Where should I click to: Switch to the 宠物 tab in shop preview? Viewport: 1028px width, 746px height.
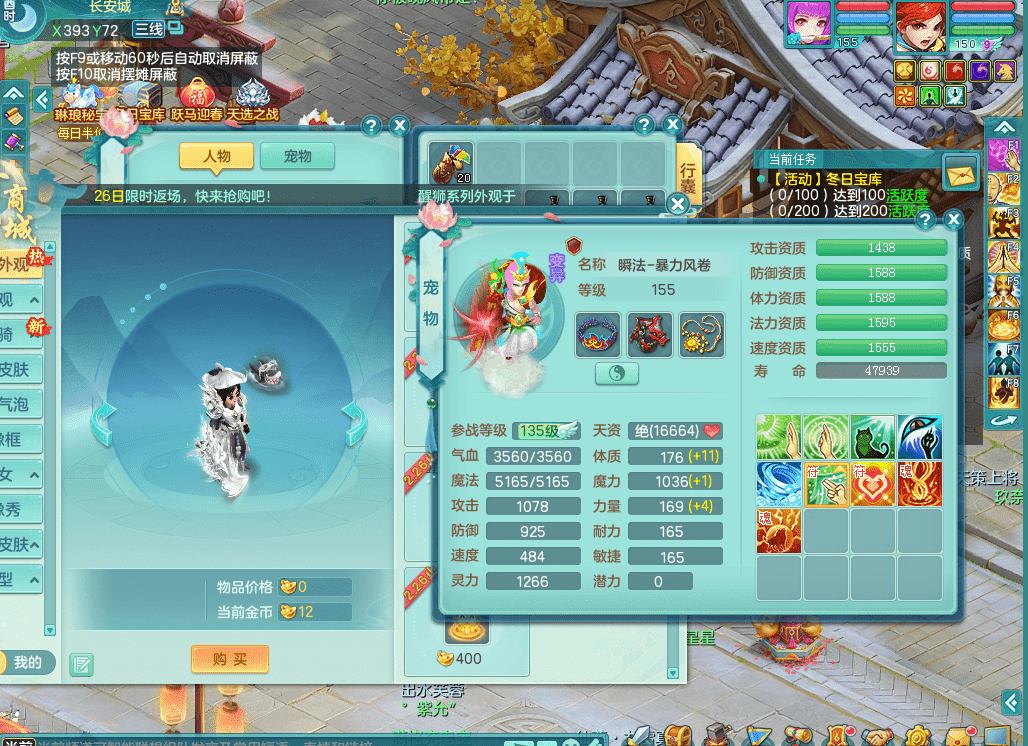click(297, 157)
